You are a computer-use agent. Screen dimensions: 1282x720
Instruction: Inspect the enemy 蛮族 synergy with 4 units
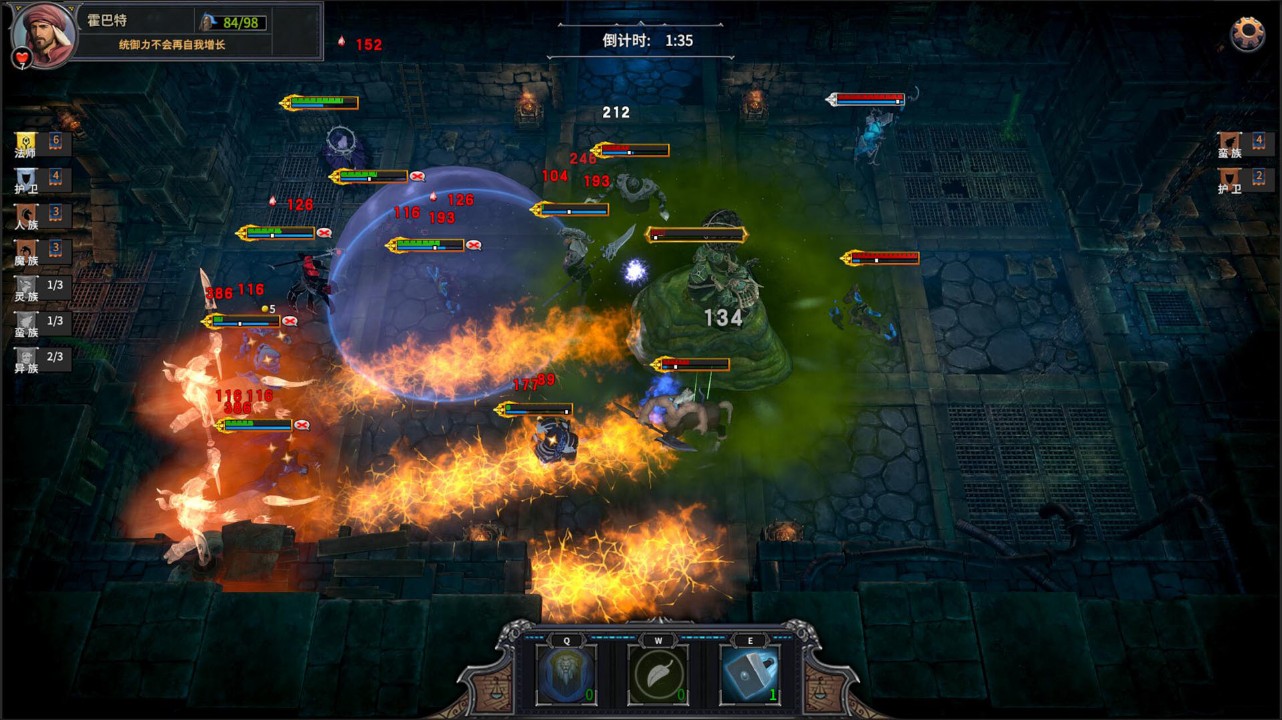point(1242,144)
